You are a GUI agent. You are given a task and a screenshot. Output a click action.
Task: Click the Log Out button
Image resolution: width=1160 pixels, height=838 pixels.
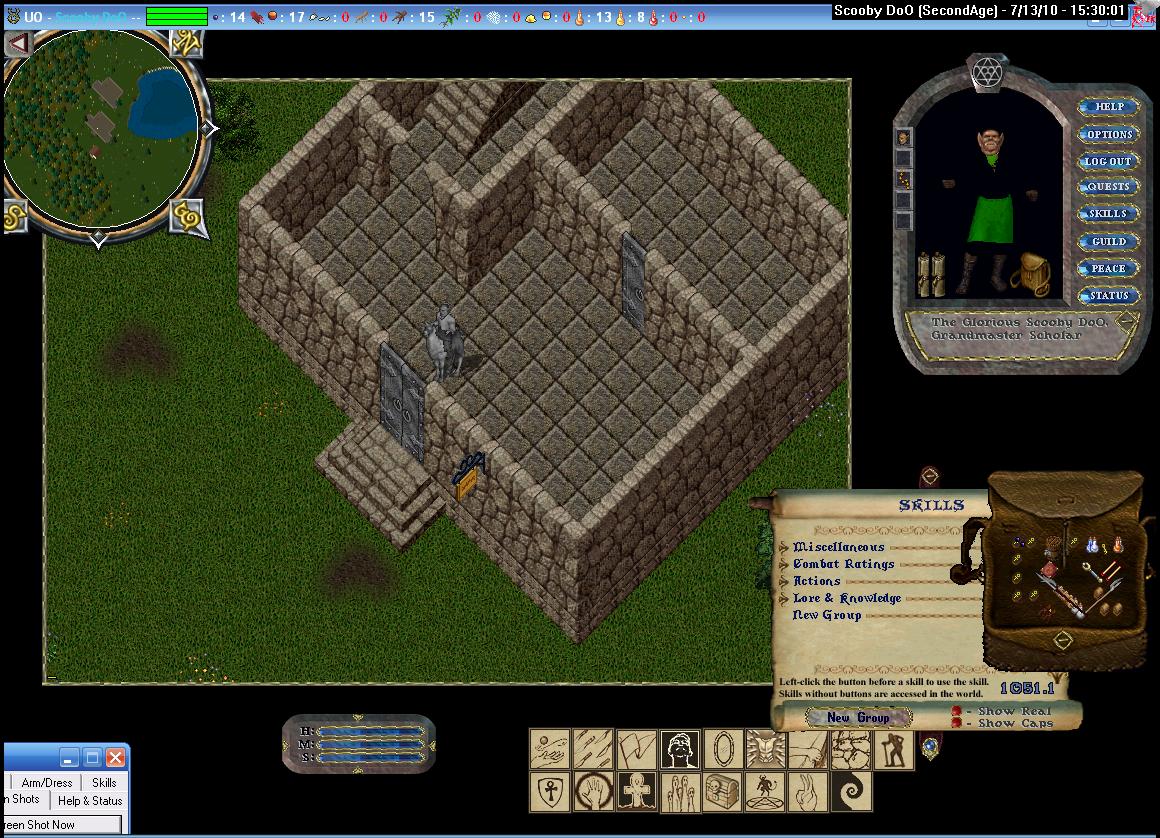pyautogui.click(x=1109, y=161)
